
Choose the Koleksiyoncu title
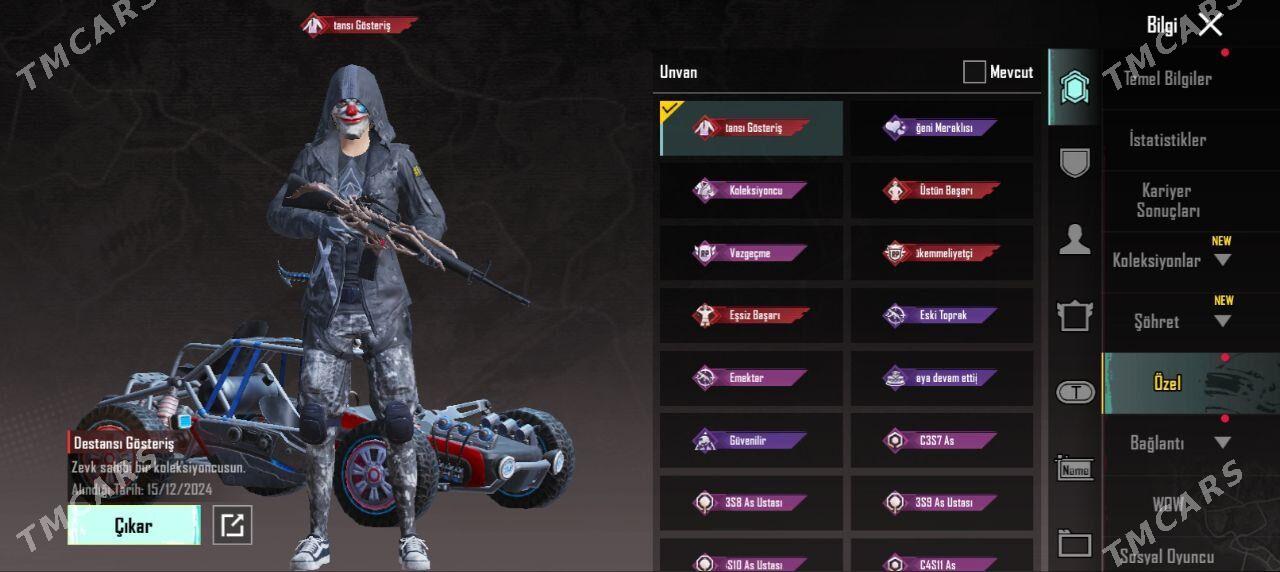click(751, 190)
